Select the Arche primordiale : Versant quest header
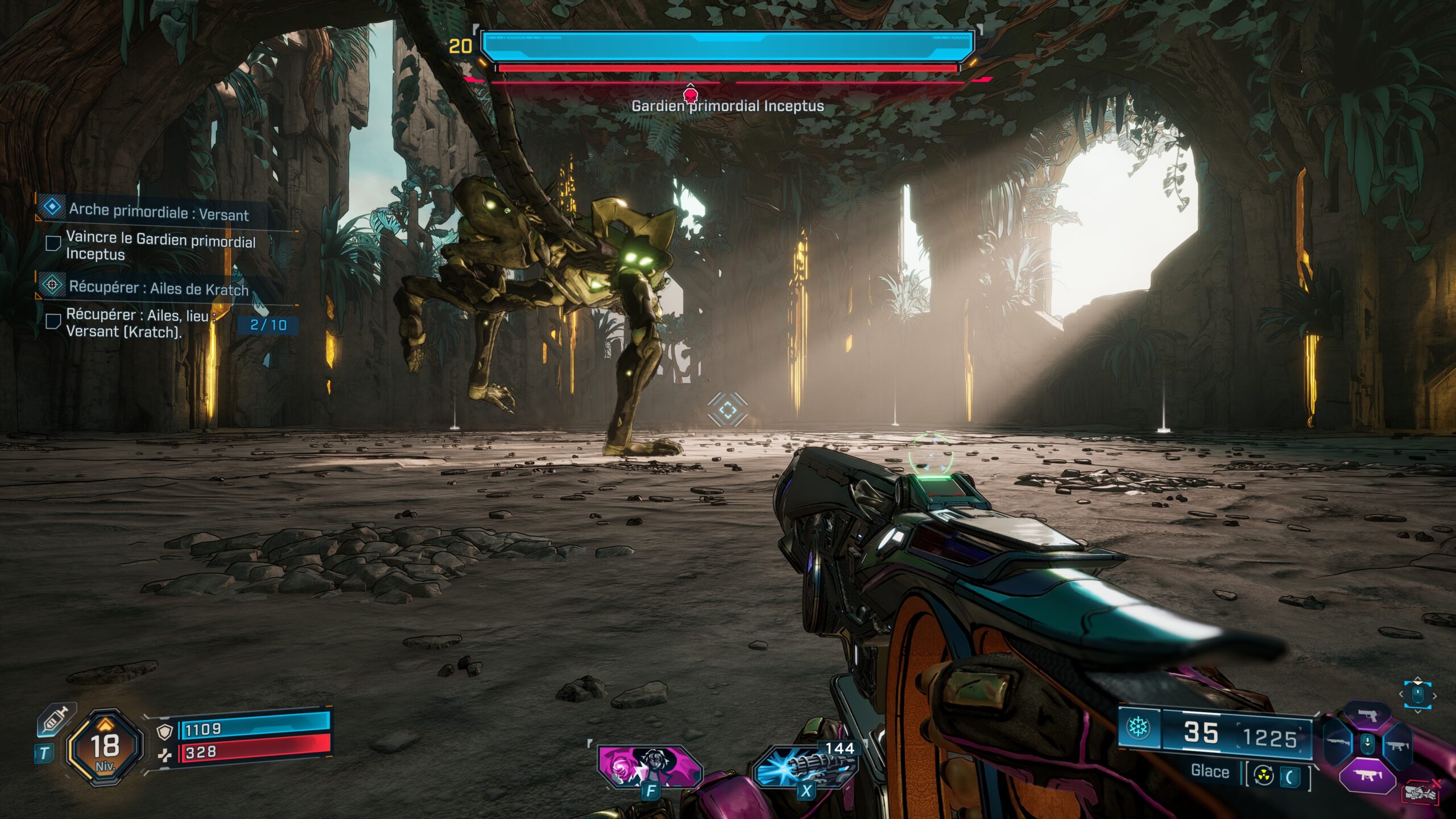The image size is (1456, 819). click(x=158, y=212)
